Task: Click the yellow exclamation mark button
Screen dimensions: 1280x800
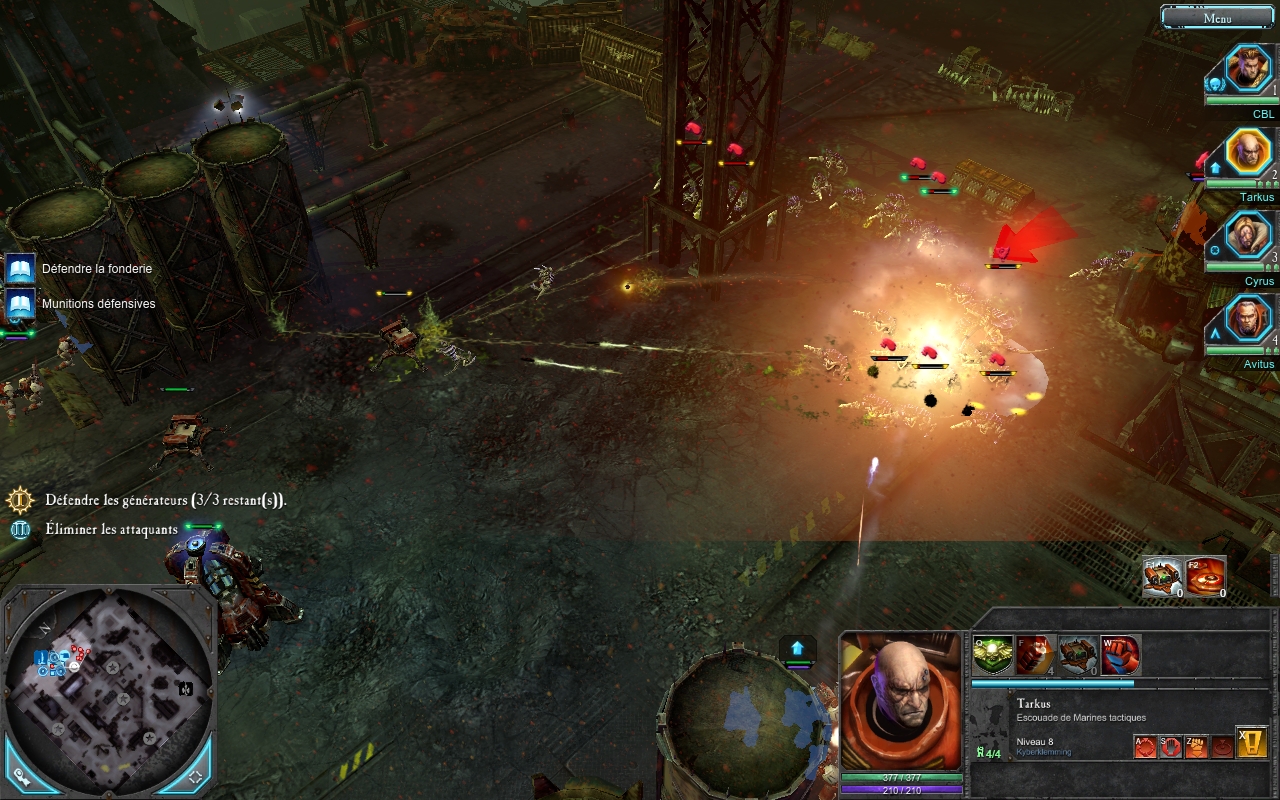Action: click(1252, 742)
